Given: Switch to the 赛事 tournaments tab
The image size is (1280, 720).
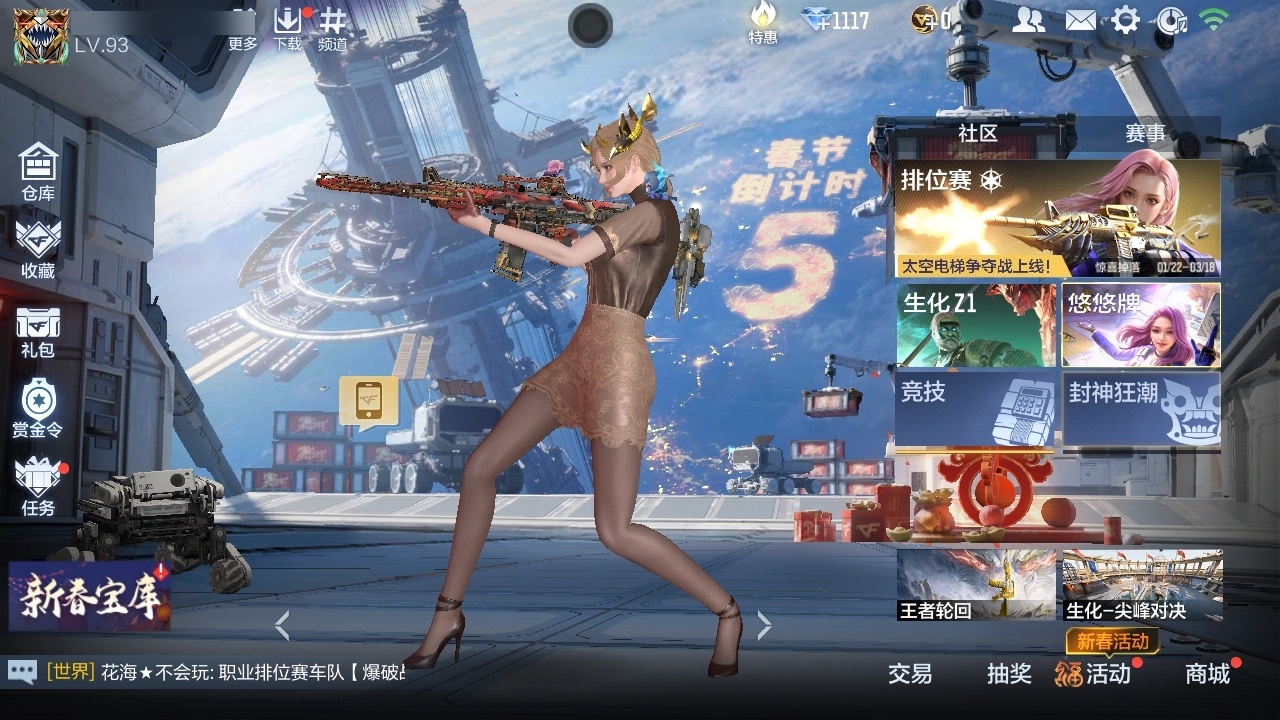Looking at the screenshot, I should (x=1145, y=134).
